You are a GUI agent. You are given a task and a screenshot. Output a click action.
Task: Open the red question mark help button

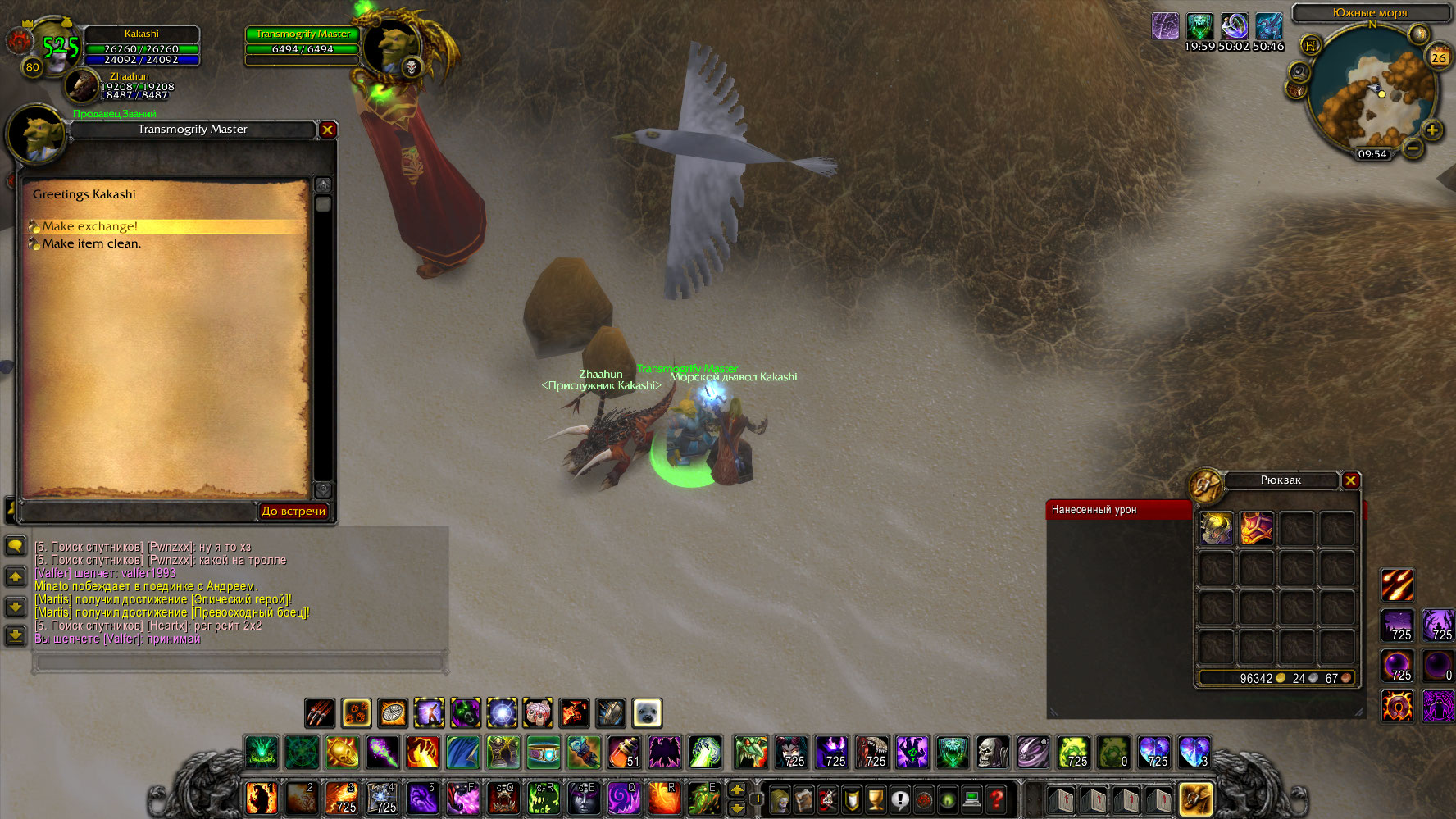pos(997,799)
